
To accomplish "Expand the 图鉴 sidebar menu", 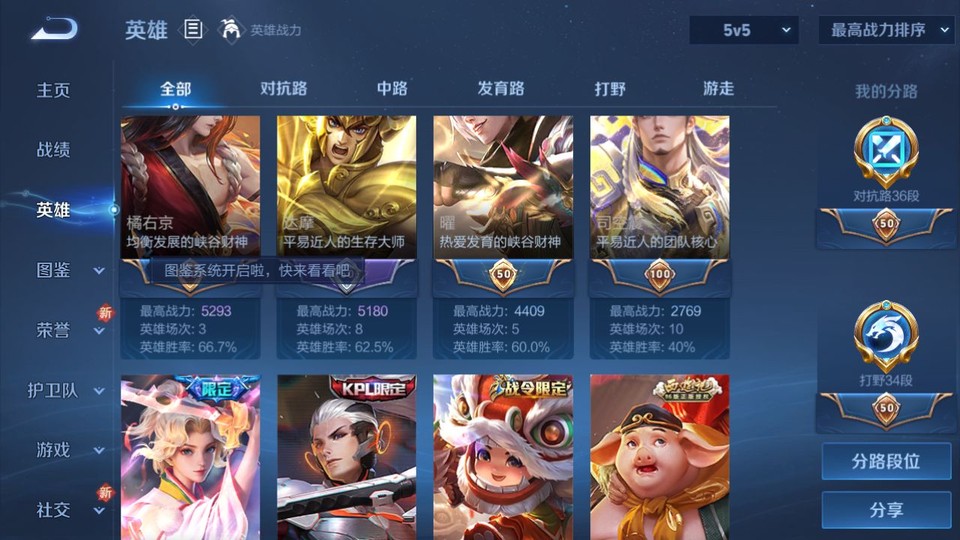I will pyautogui.click(x=66, y=270).
